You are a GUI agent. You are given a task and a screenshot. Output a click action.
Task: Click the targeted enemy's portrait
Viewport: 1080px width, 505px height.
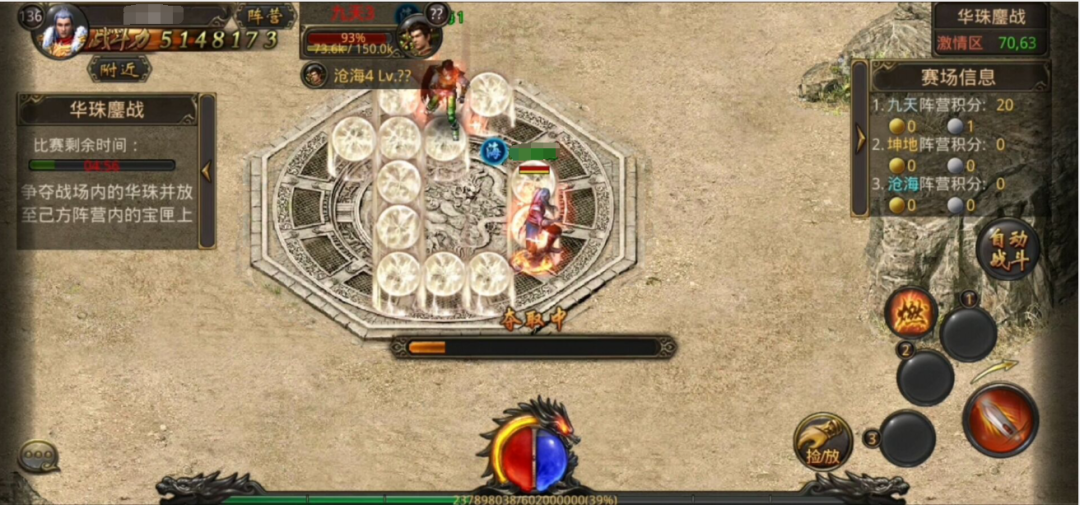click(421, 35)
